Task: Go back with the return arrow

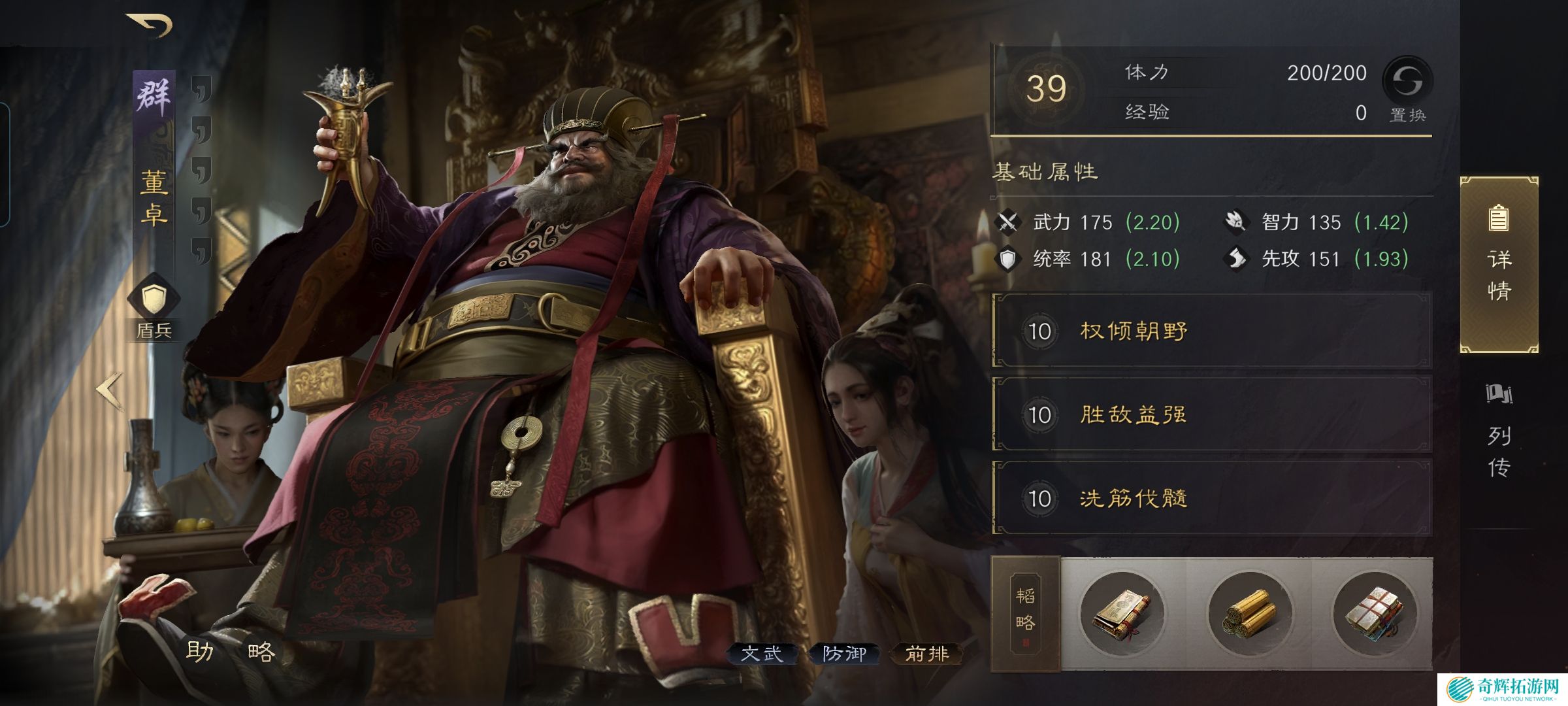Action: point(150,25)
